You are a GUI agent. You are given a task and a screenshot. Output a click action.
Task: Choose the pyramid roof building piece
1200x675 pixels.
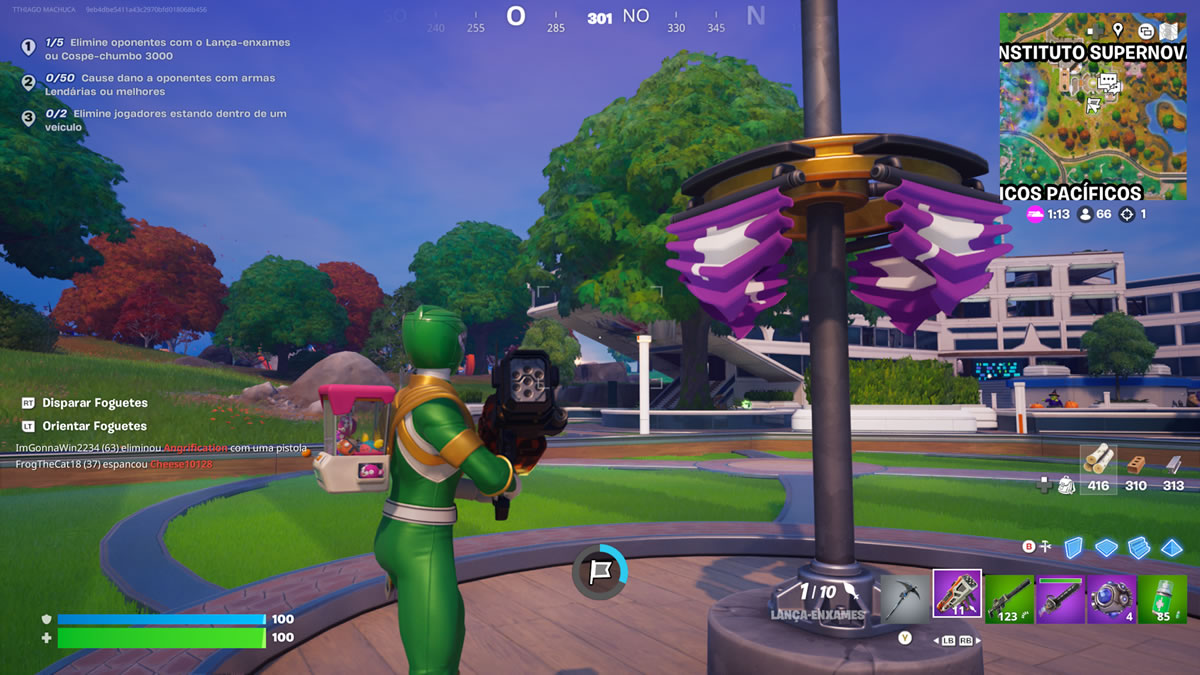(x=1171, y=547)
